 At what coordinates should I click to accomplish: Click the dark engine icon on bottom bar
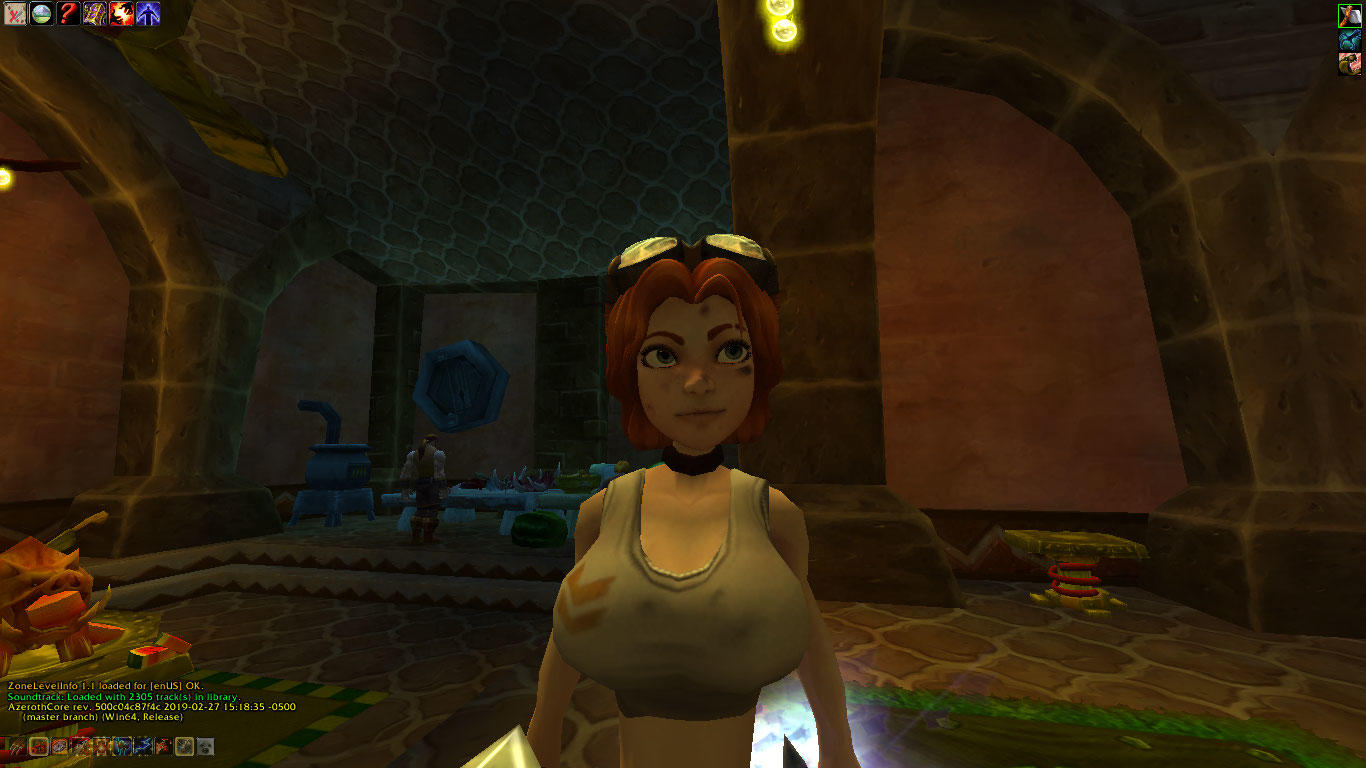[61, 748]
